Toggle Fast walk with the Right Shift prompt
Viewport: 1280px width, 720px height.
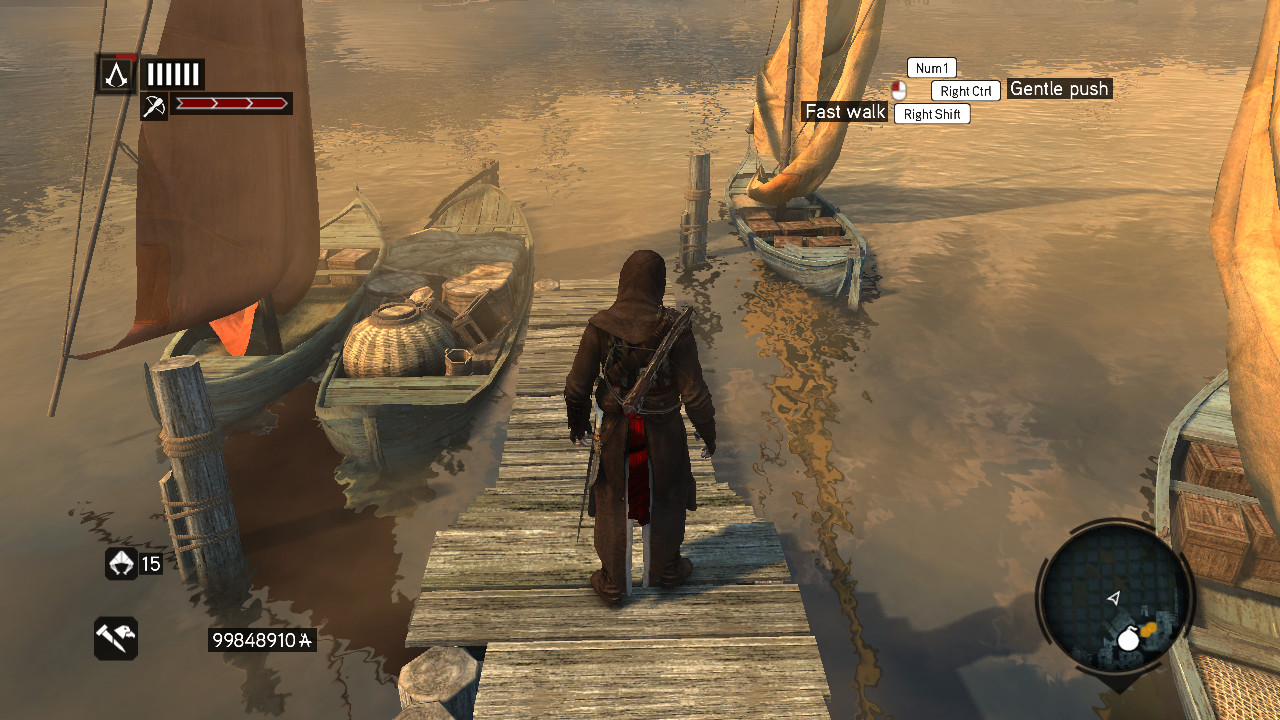pos(931,113)
